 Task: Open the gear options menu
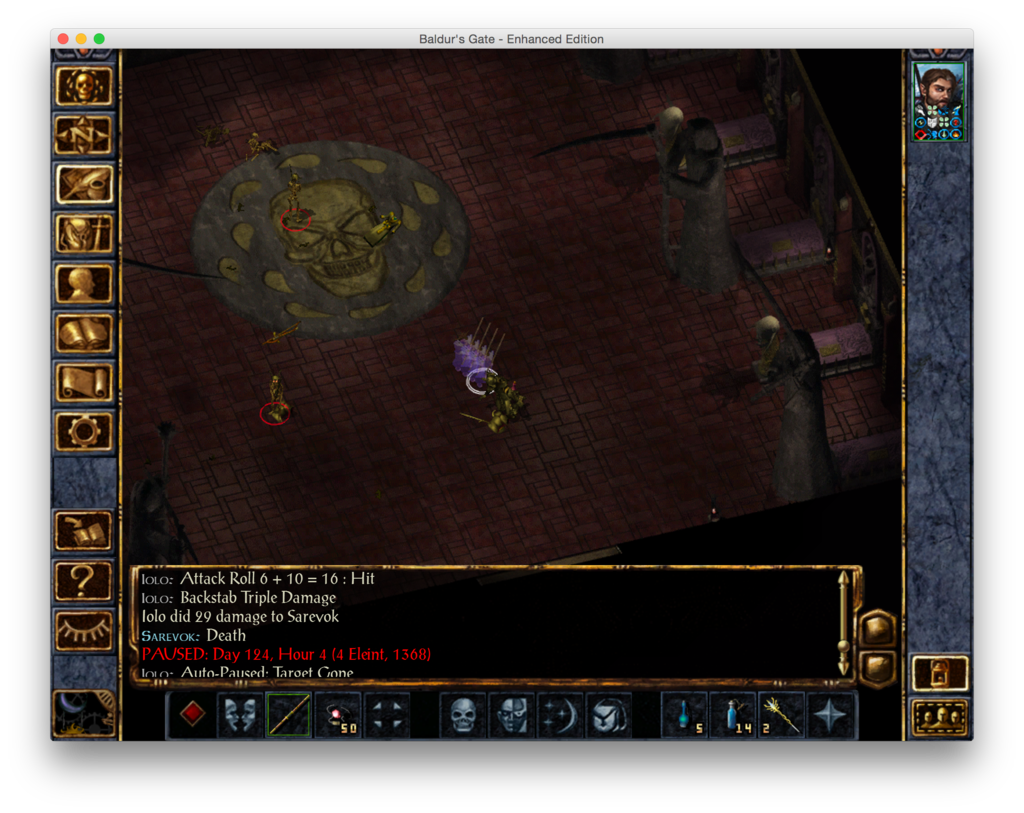coord(84,432)
